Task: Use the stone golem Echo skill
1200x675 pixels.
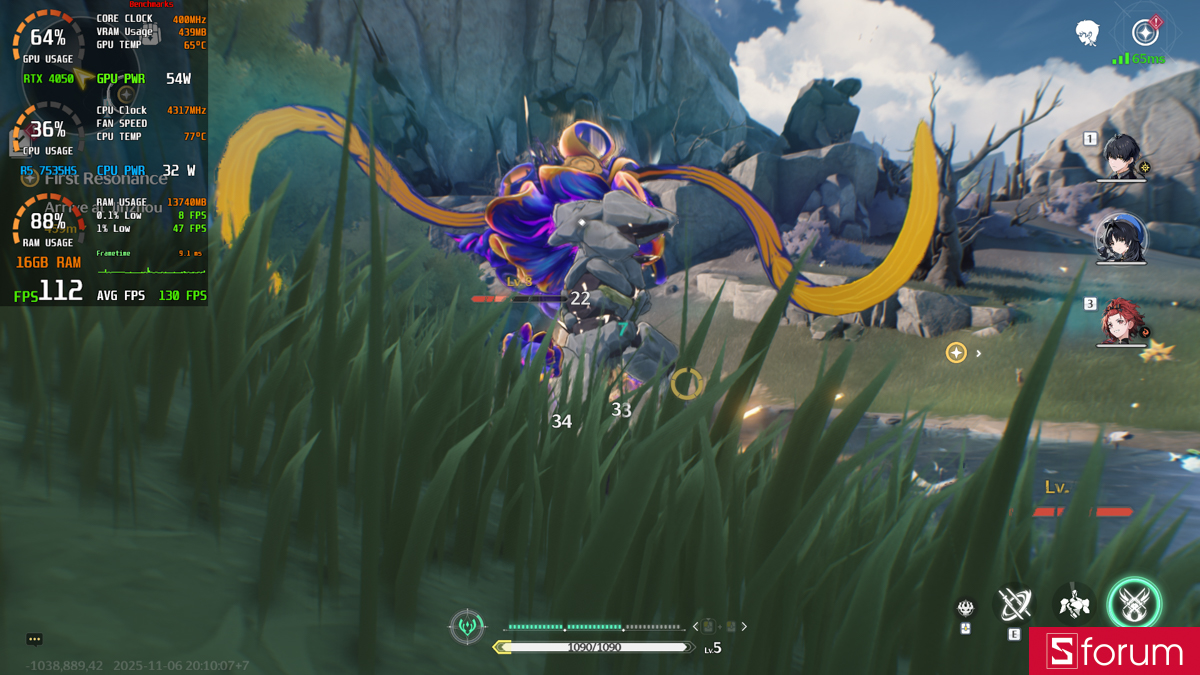Action: coord(1074,603)
